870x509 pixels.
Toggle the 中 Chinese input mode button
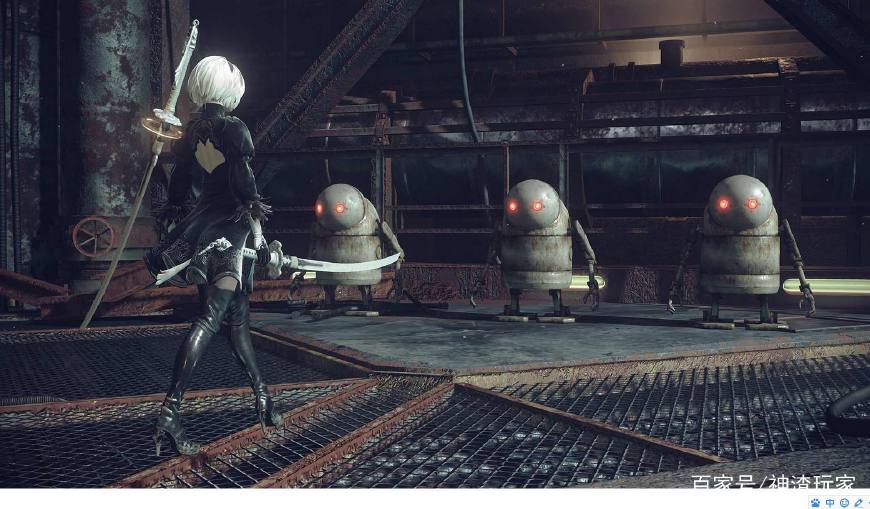(830, 503)
